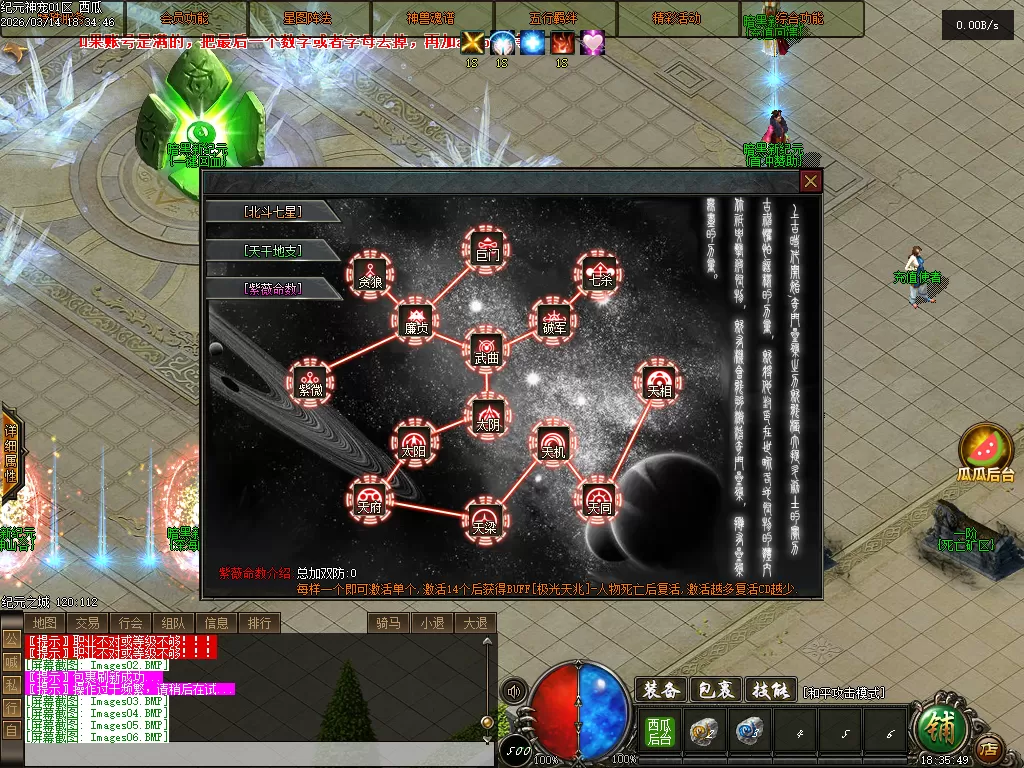1024x768 pixels.
Task: Select the 天相 star node
Action: click(659, 383)
